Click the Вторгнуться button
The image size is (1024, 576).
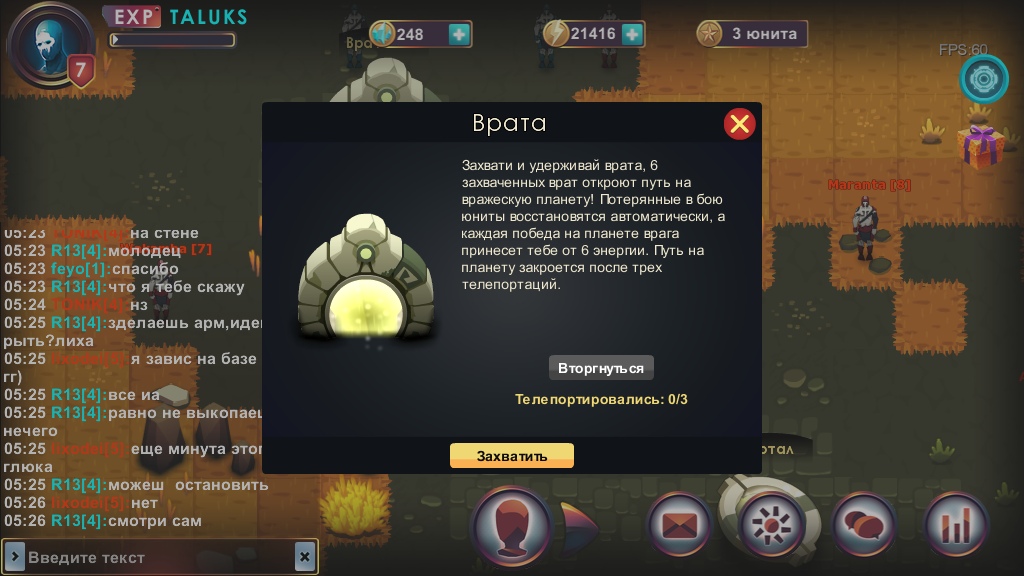(x=601, y=368)
